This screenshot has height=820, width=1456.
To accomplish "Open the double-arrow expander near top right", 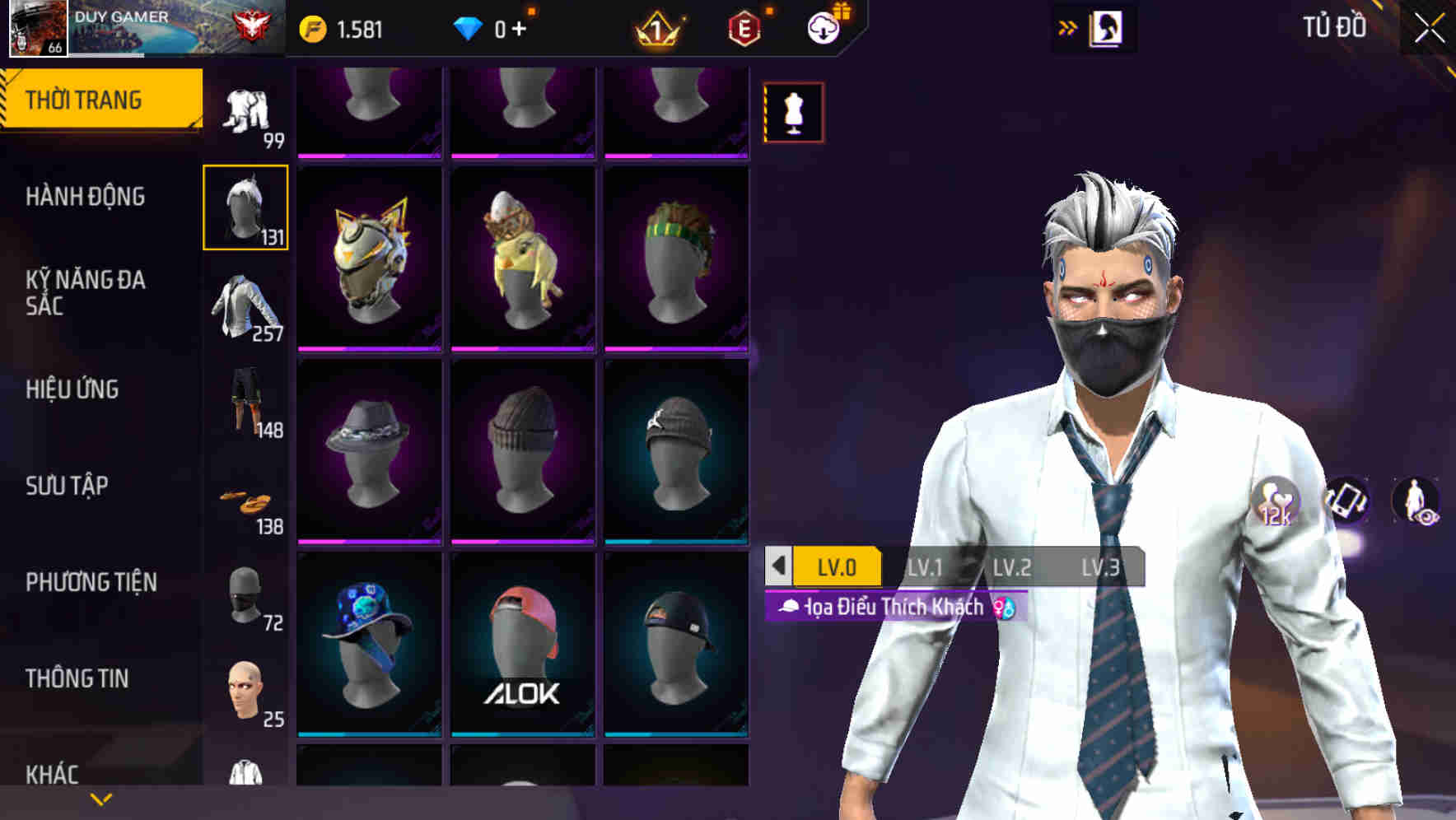I will (1068, 26).
